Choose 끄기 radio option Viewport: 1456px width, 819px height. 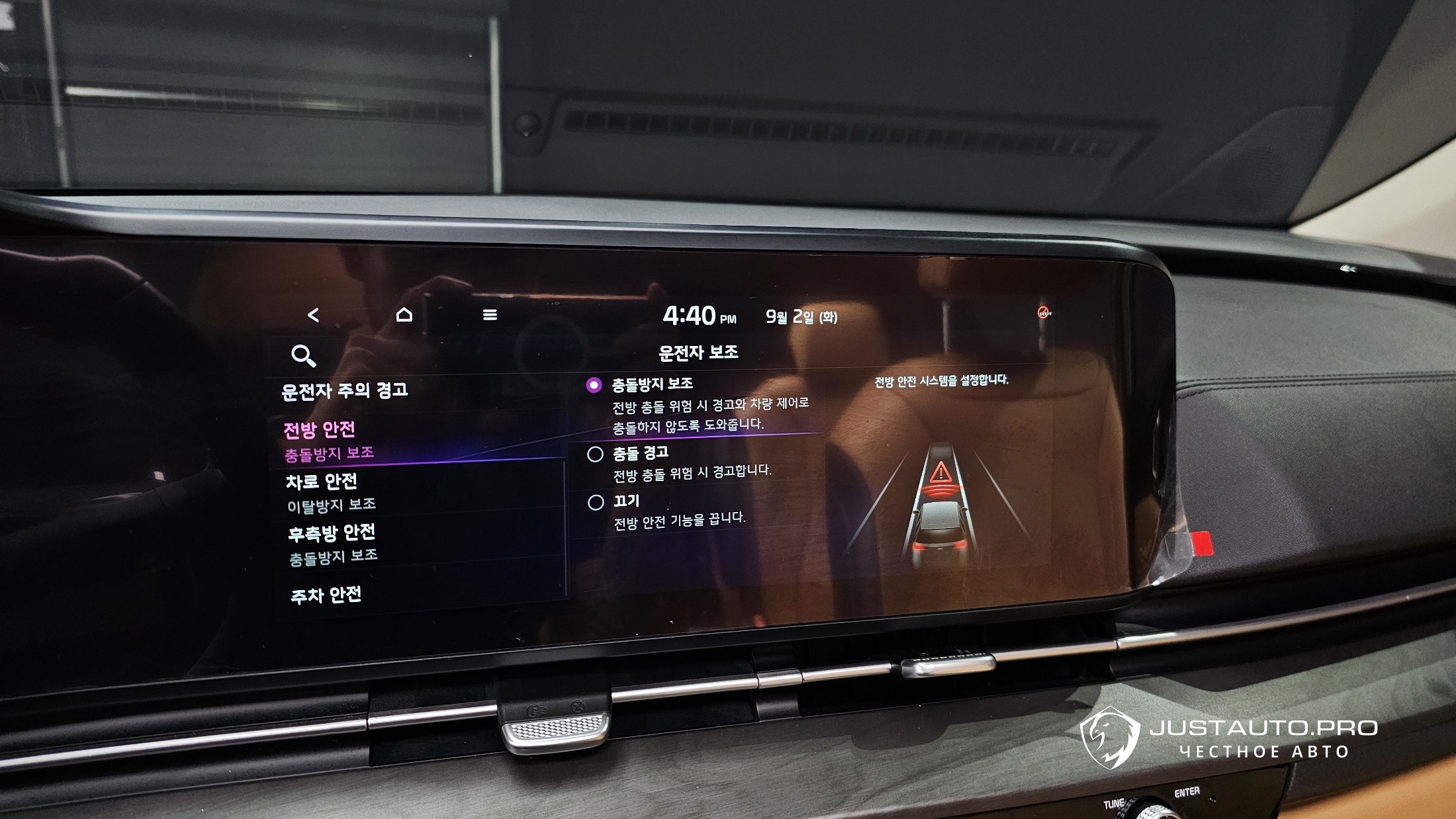[596, 503]
